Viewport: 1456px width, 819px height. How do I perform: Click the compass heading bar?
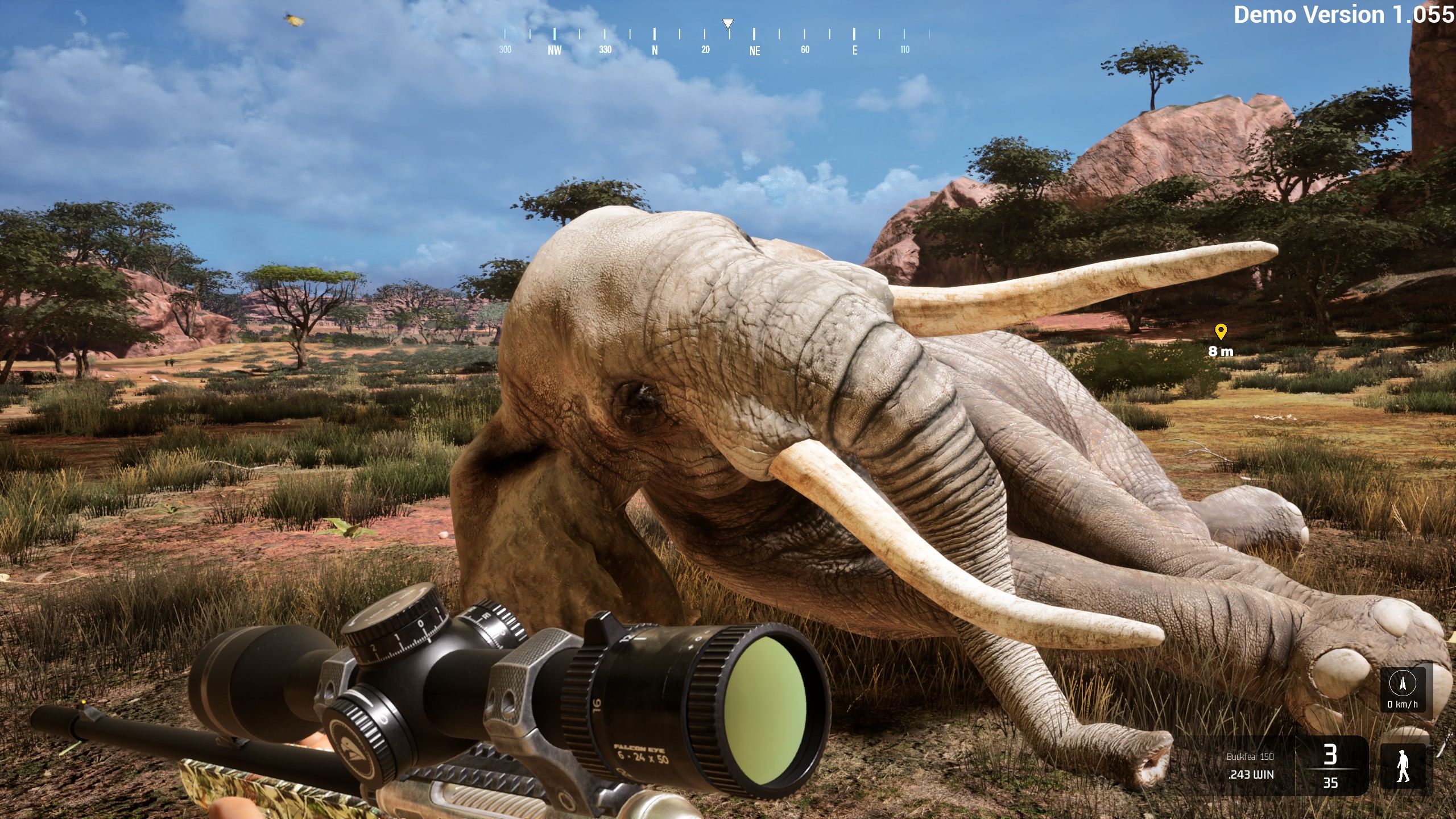(715, 40)
